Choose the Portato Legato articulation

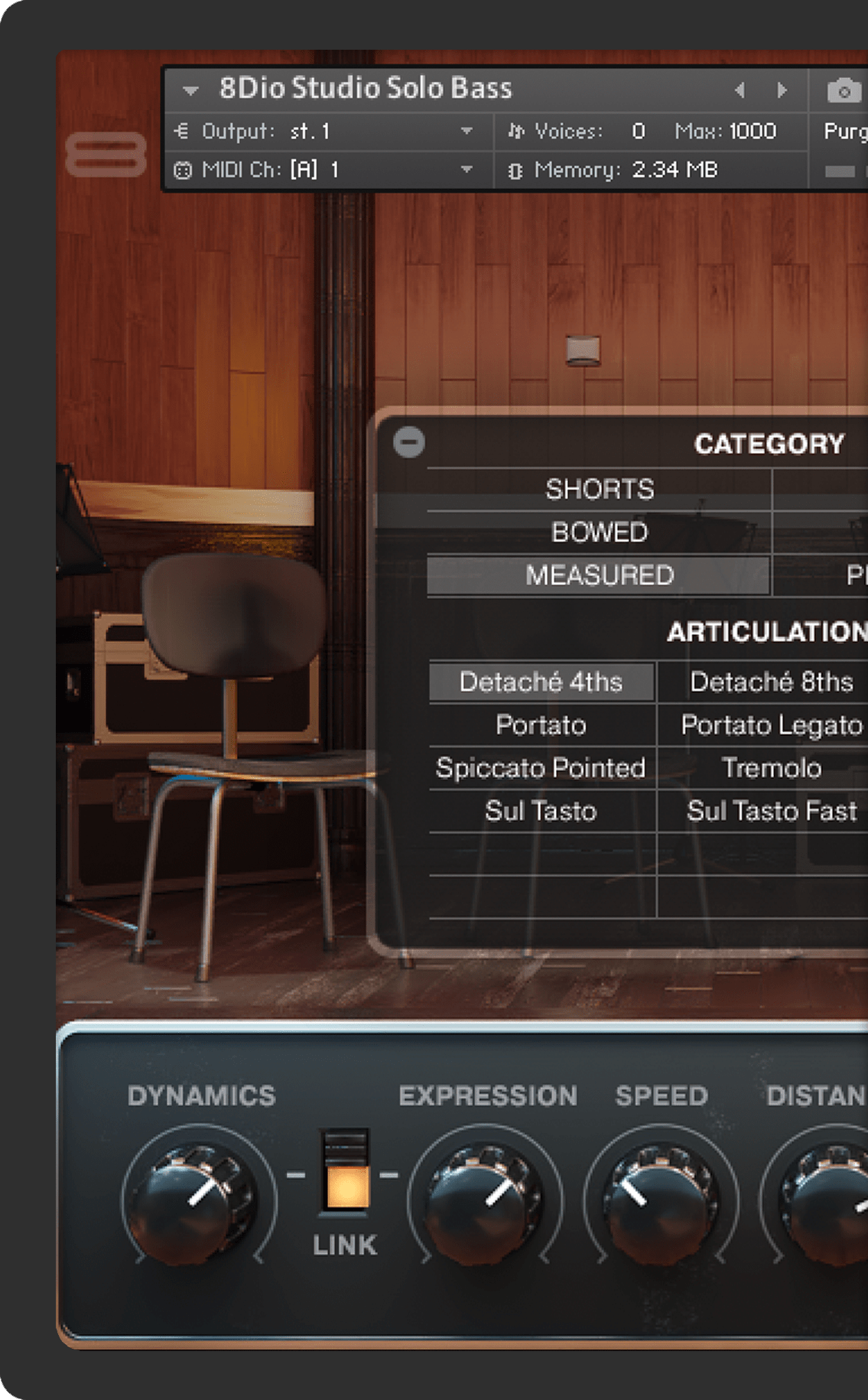pyautogui.click(x=771, y=724)
